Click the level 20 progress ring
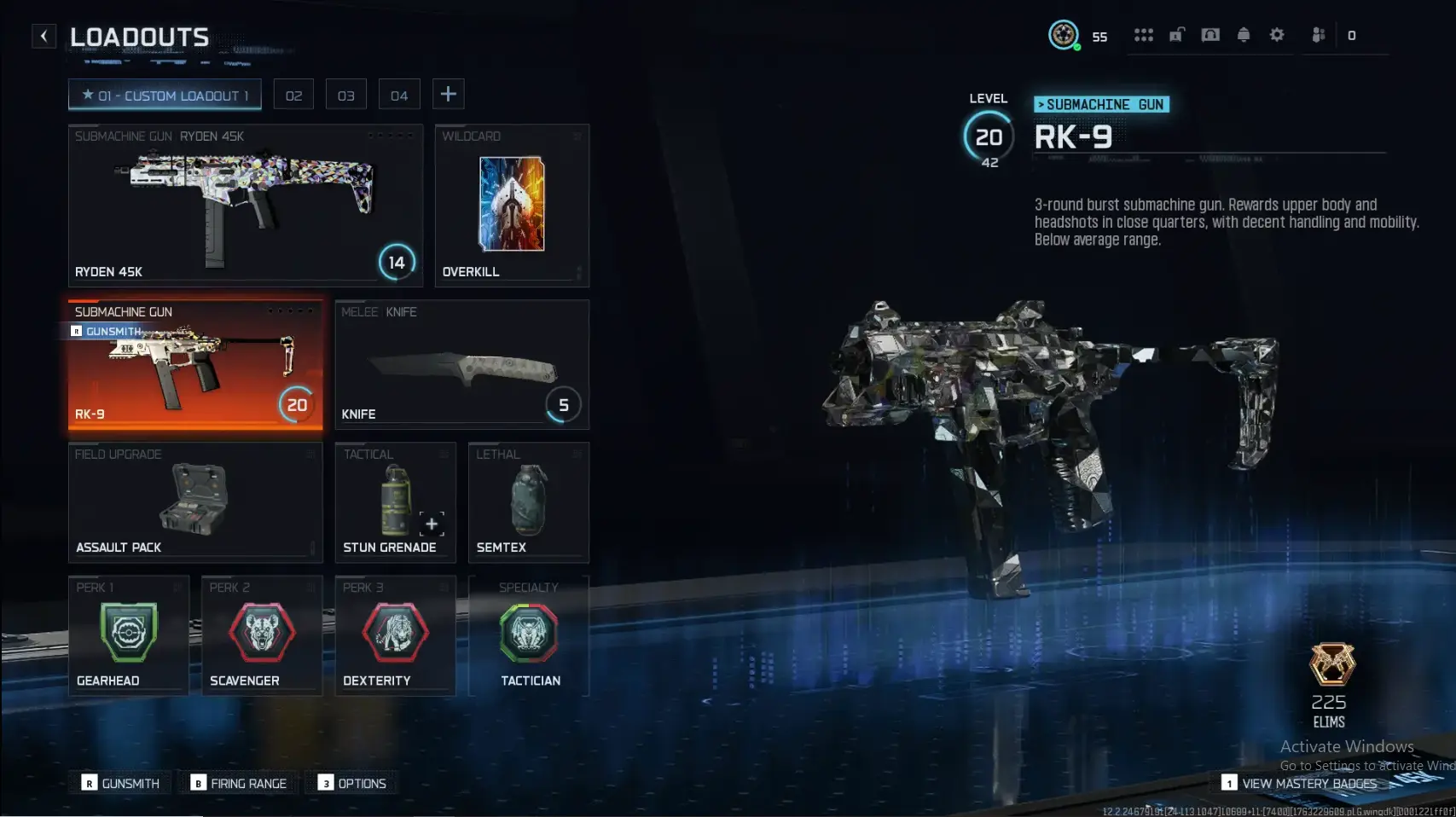 [x=989, y=135]
